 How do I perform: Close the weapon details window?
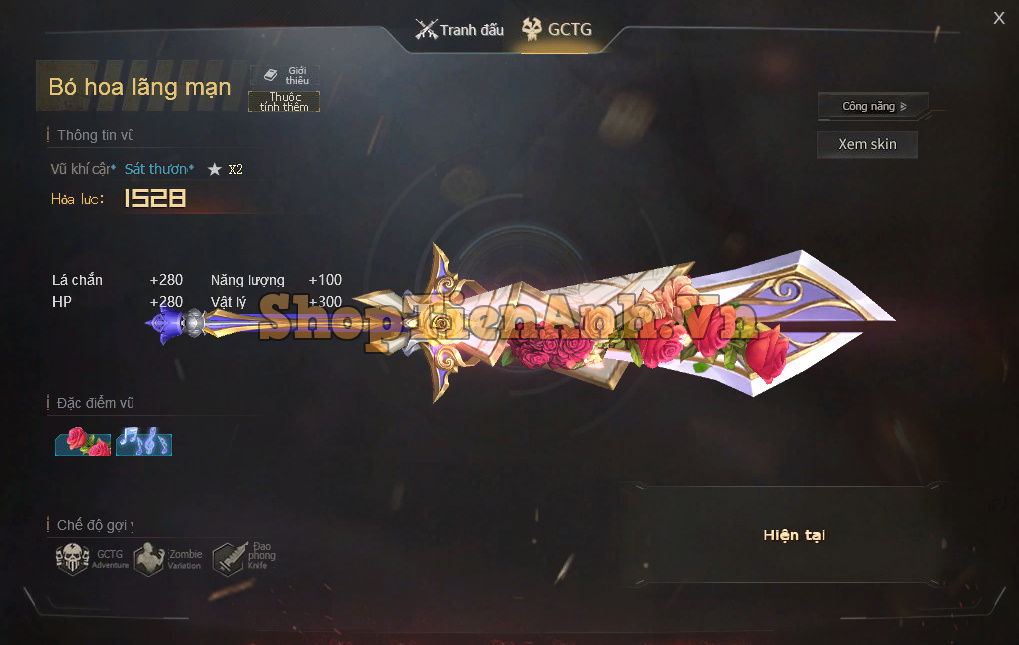coord(998,18)
